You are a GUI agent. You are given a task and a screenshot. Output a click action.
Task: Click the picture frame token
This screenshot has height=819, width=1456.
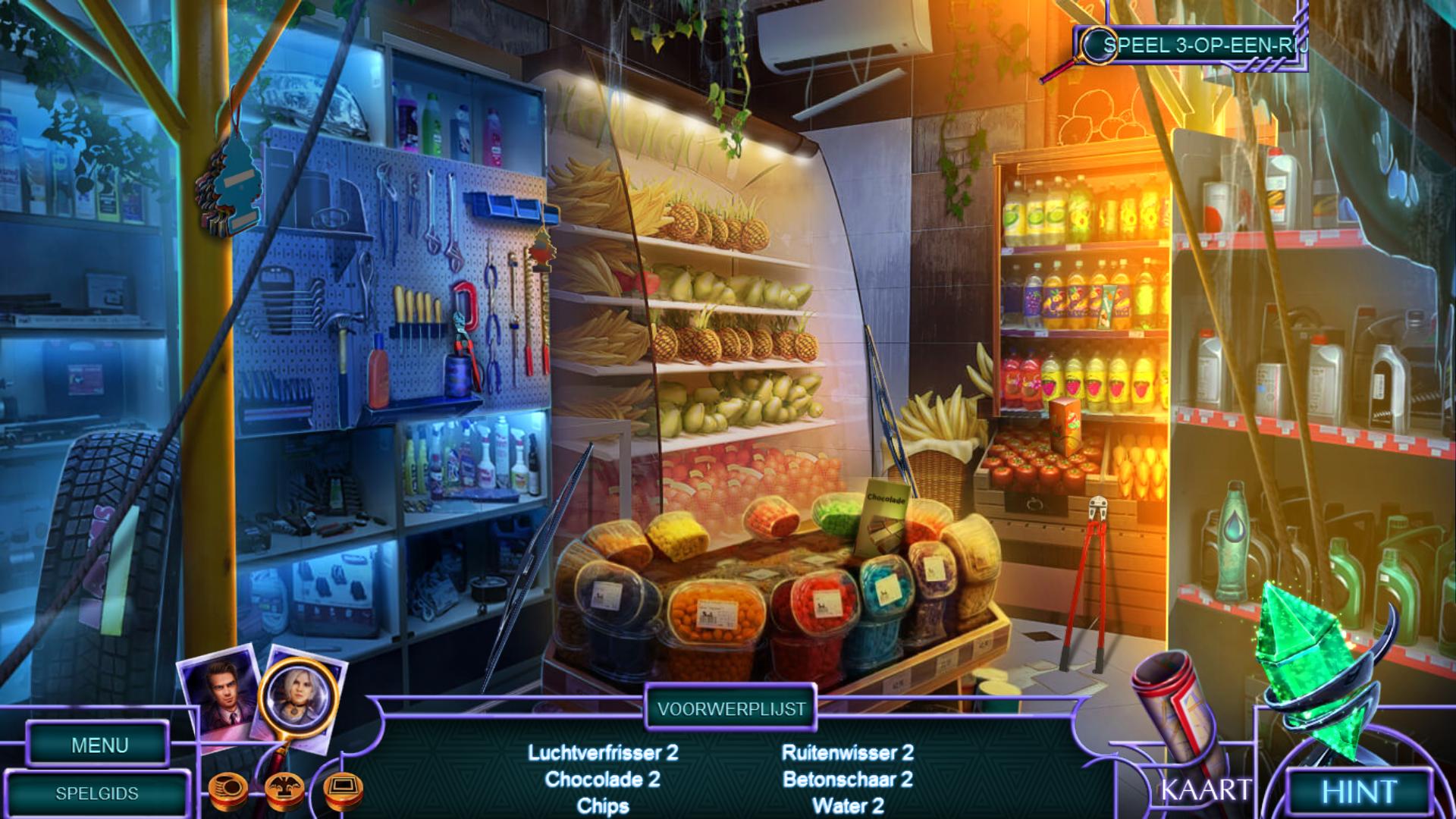click(x=343, y=790)
